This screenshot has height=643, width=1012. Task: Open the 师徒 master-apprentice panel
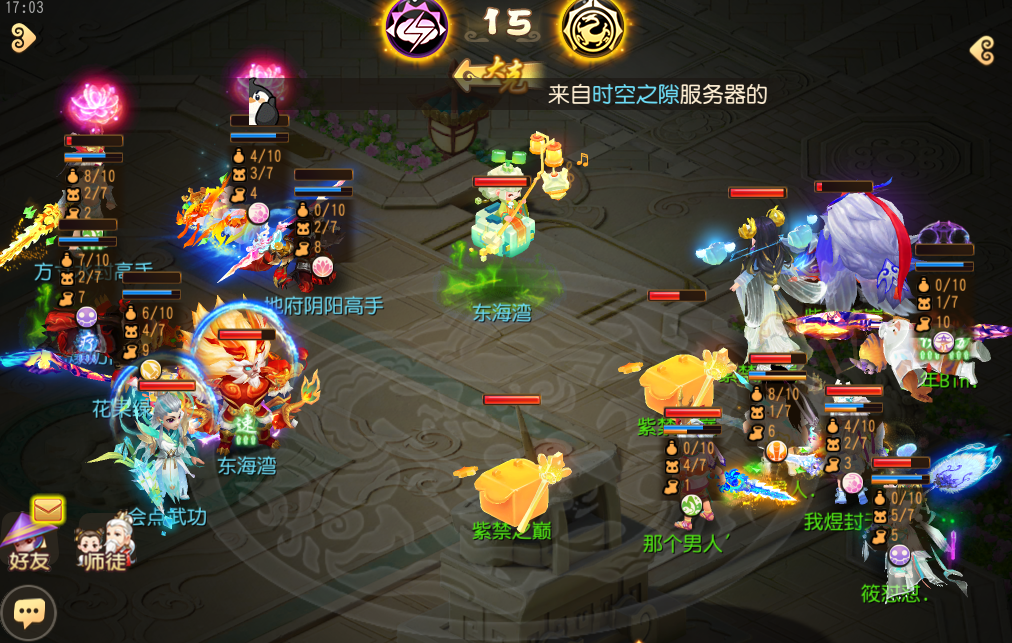pyautogui.click(x=105, y=543)
